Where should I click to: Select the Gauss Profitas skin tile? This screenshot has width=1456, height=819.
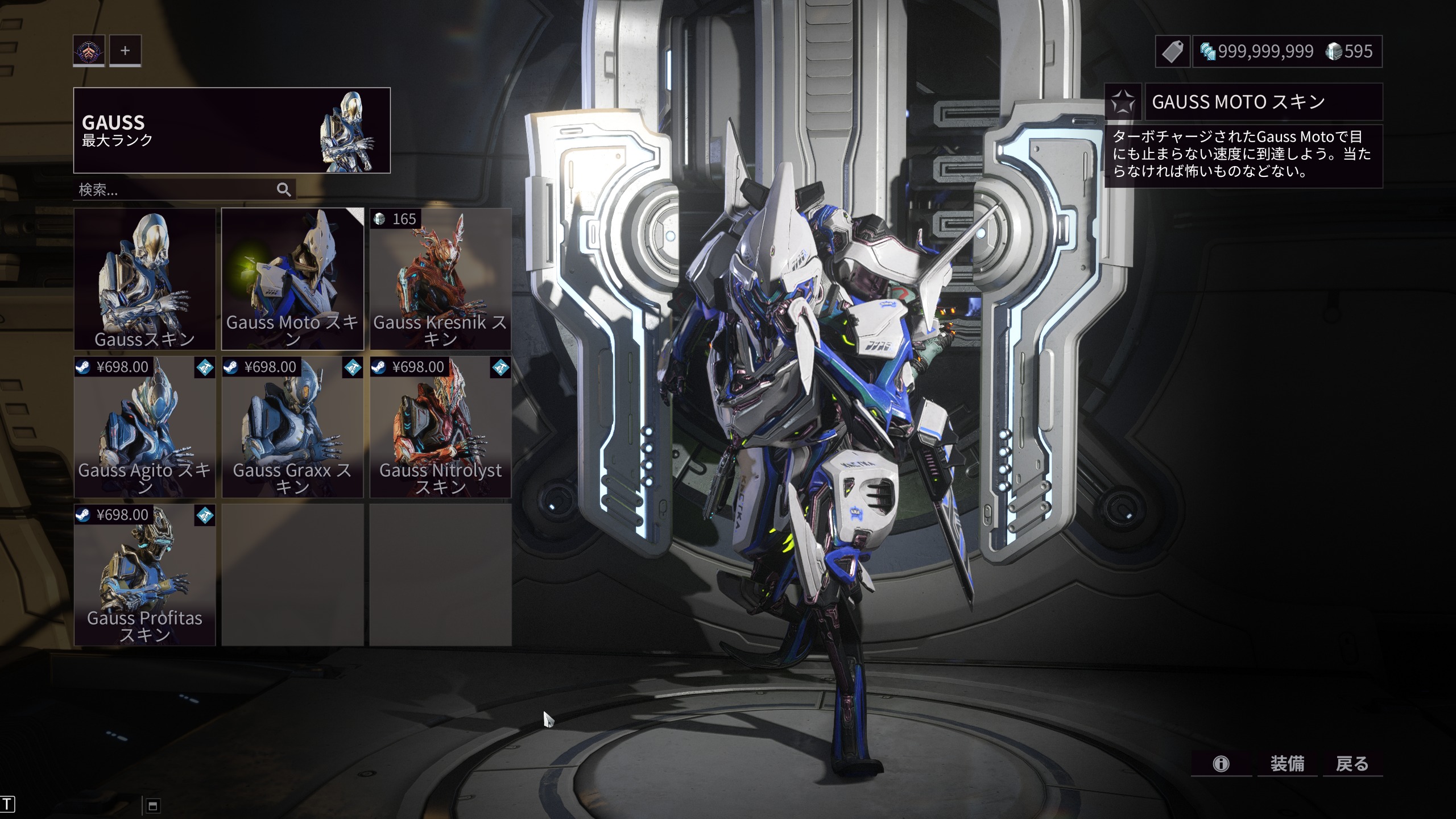click(144, 574)
